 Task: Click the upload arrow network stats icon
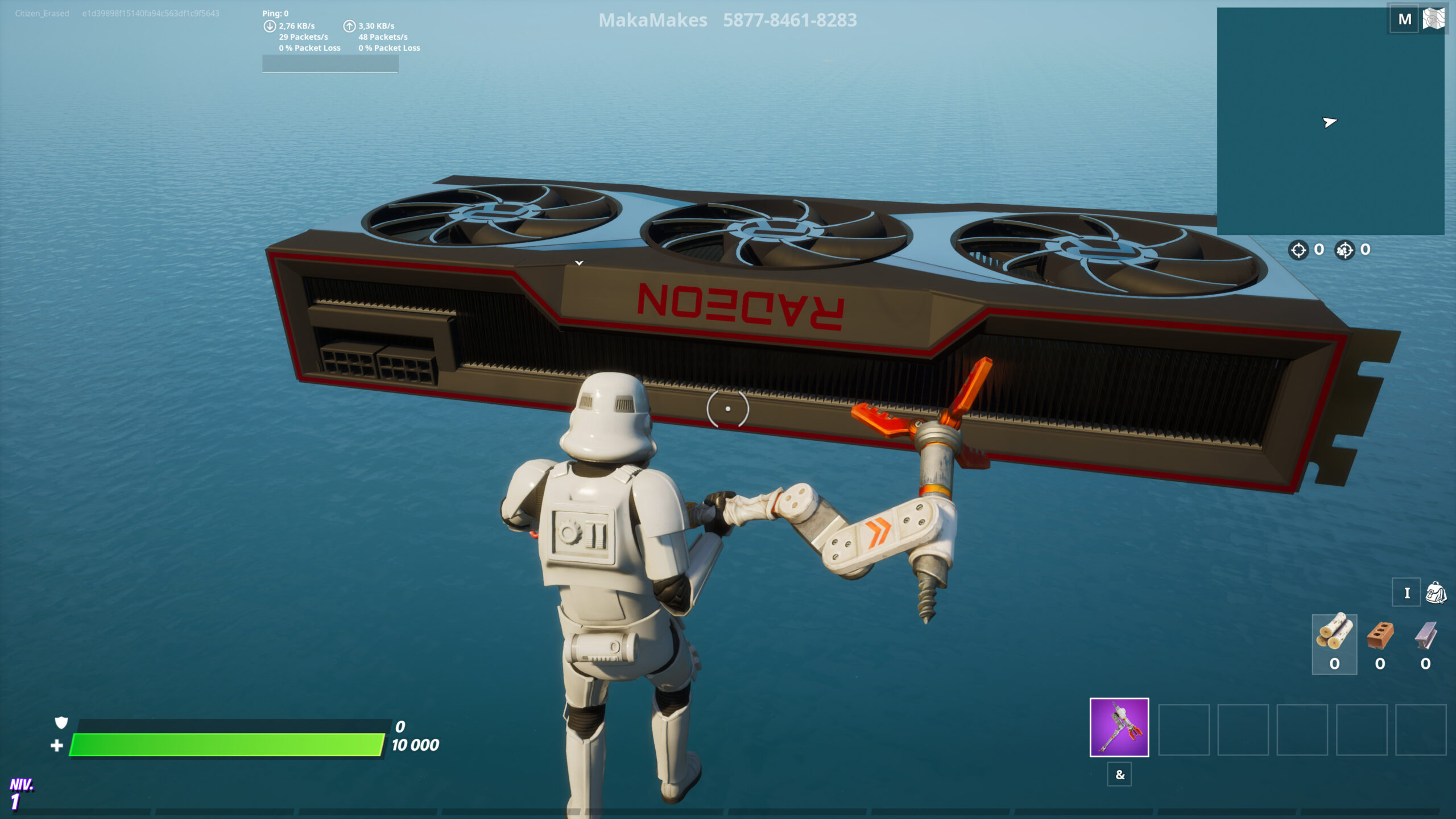pos(349,25)
